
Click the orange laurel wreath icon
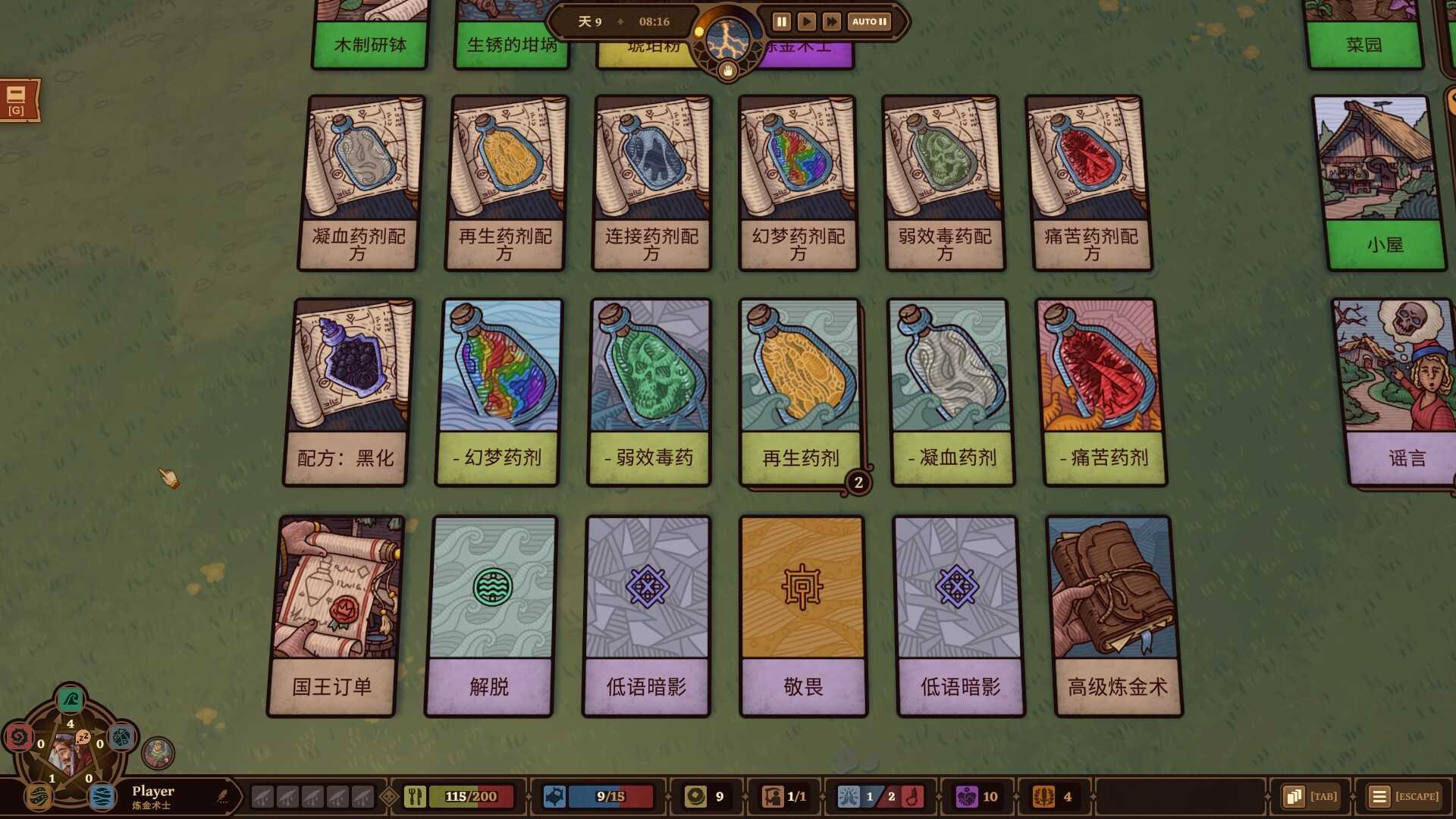[x=1045, y=796]
